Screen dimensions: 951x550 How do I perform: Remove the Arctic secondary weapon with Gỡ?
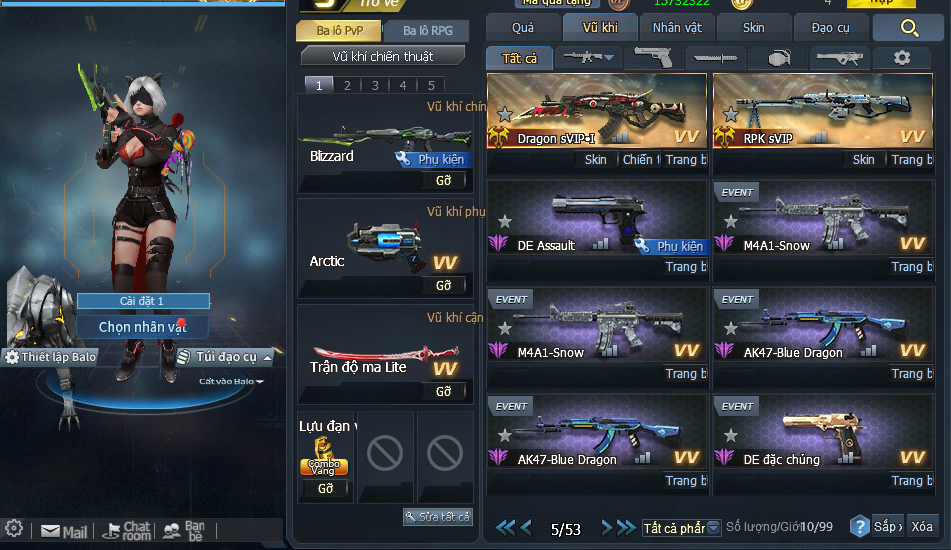[x=443, y=286]
